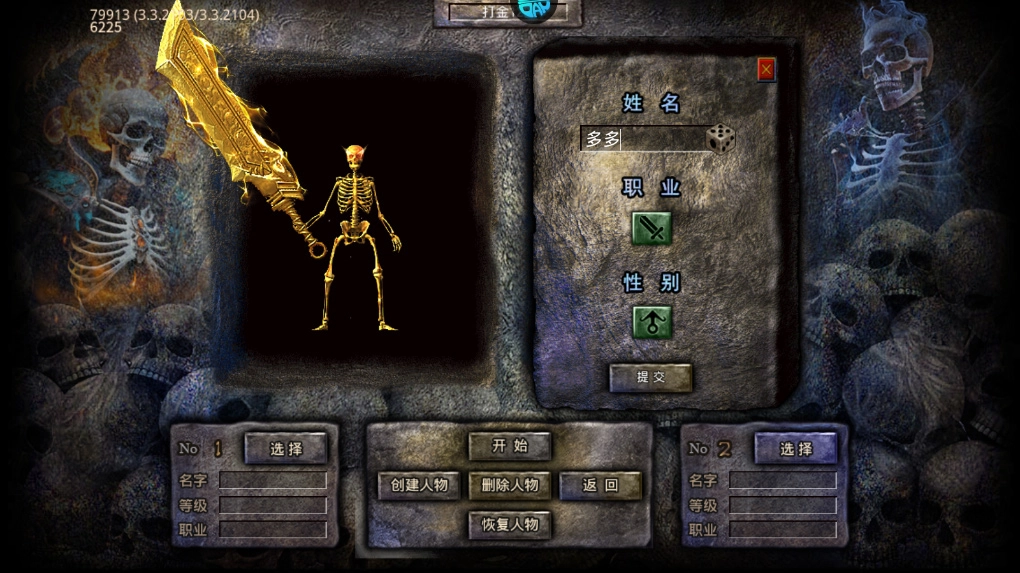Screen dimensions: 1020x573
Task: Open 创建人物 to create a character
Action: [419, 486]
